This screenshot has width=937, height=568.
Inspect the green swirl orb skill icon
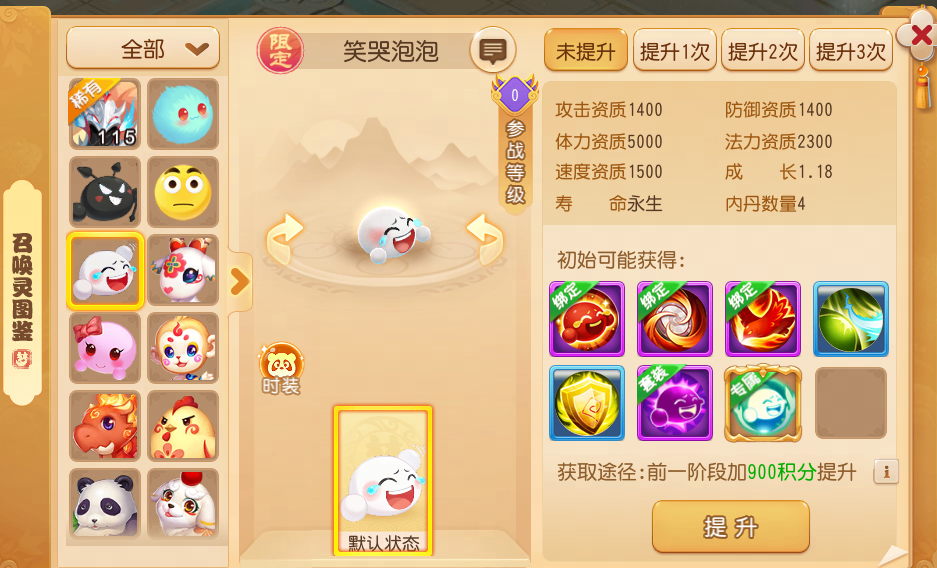click(850, 319)
